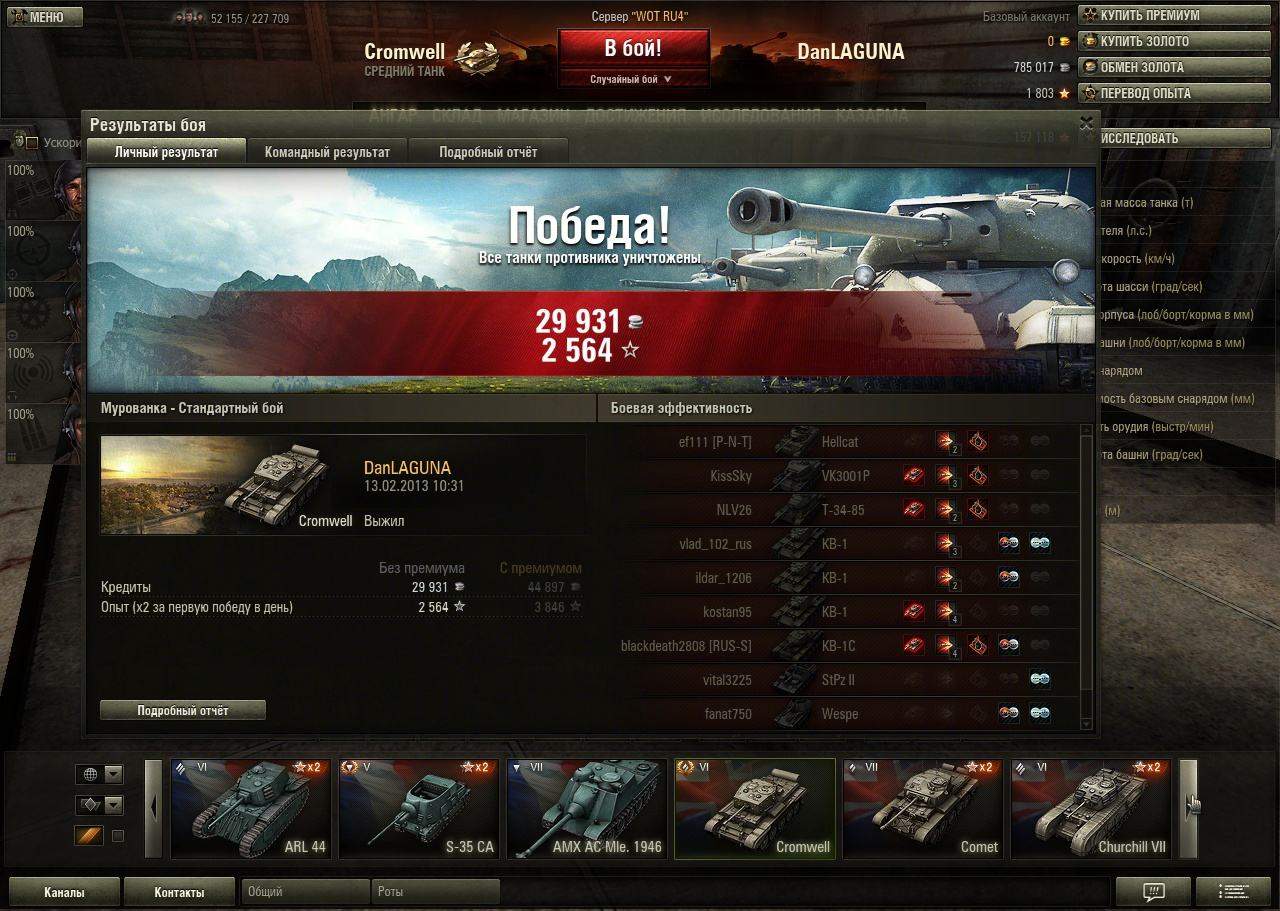Select Личный результат tab
This screenshot has width=1280, height=911.
(x=166, y=152)
